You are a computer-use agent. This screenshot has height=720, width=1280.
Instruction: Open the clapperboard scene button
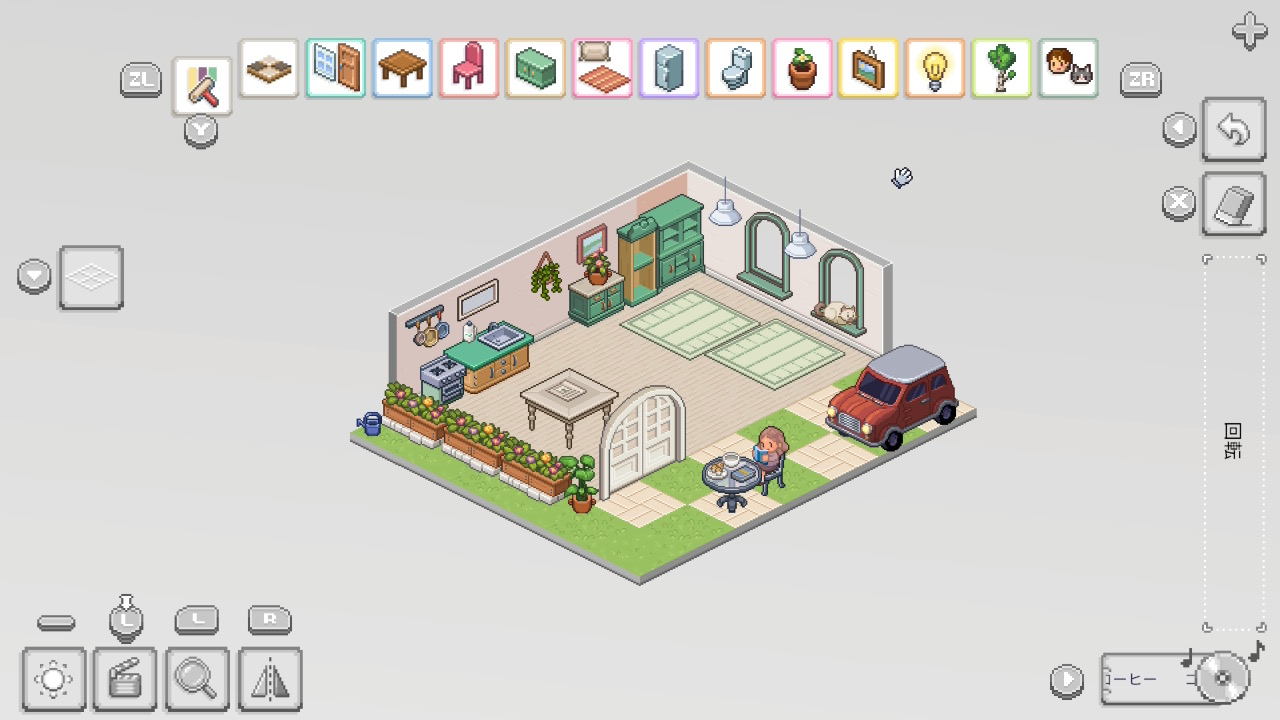[125, 680]
